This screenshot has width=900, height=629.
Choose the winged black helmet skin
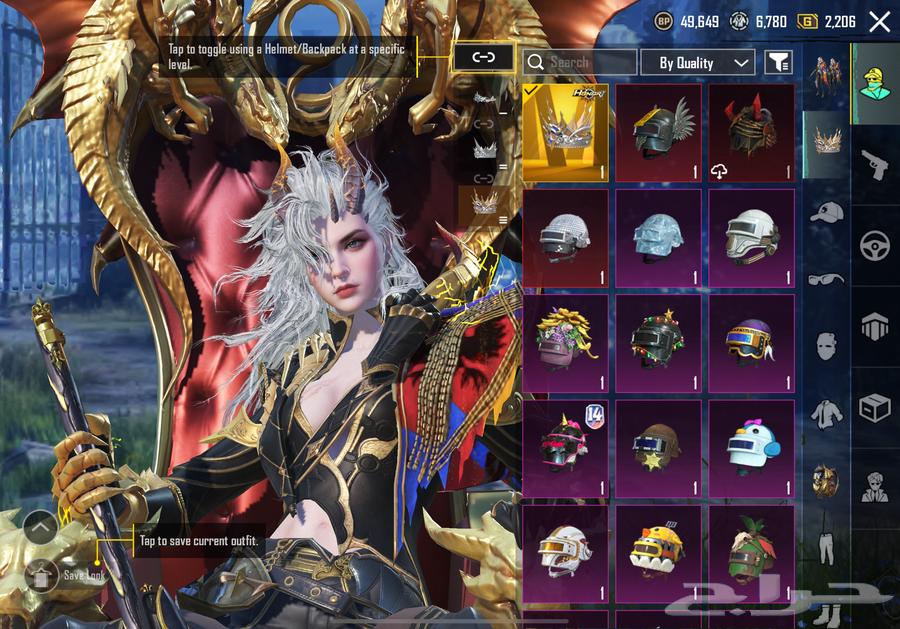pos(659,132)
